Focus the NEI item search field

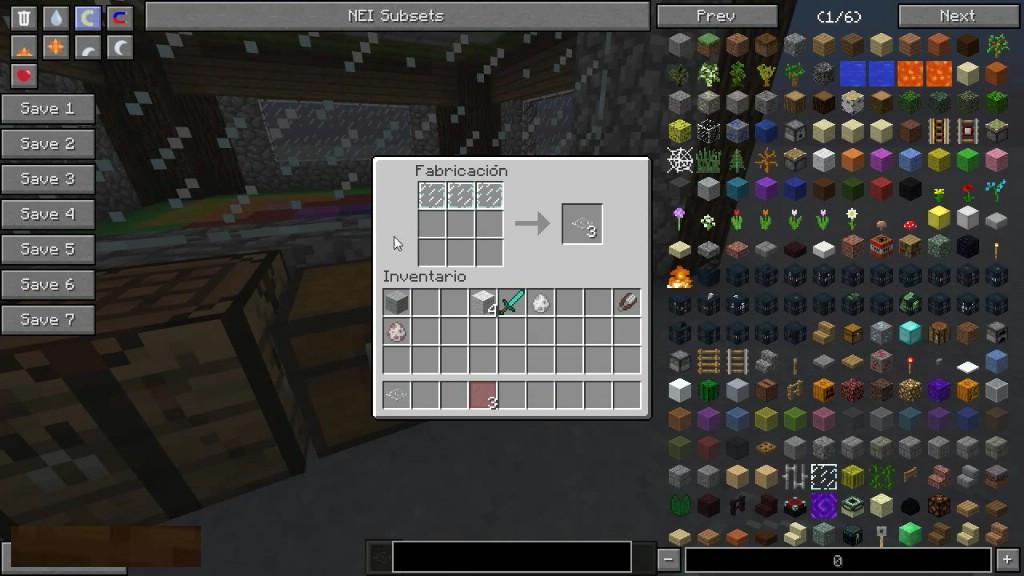tap(511, 557)
